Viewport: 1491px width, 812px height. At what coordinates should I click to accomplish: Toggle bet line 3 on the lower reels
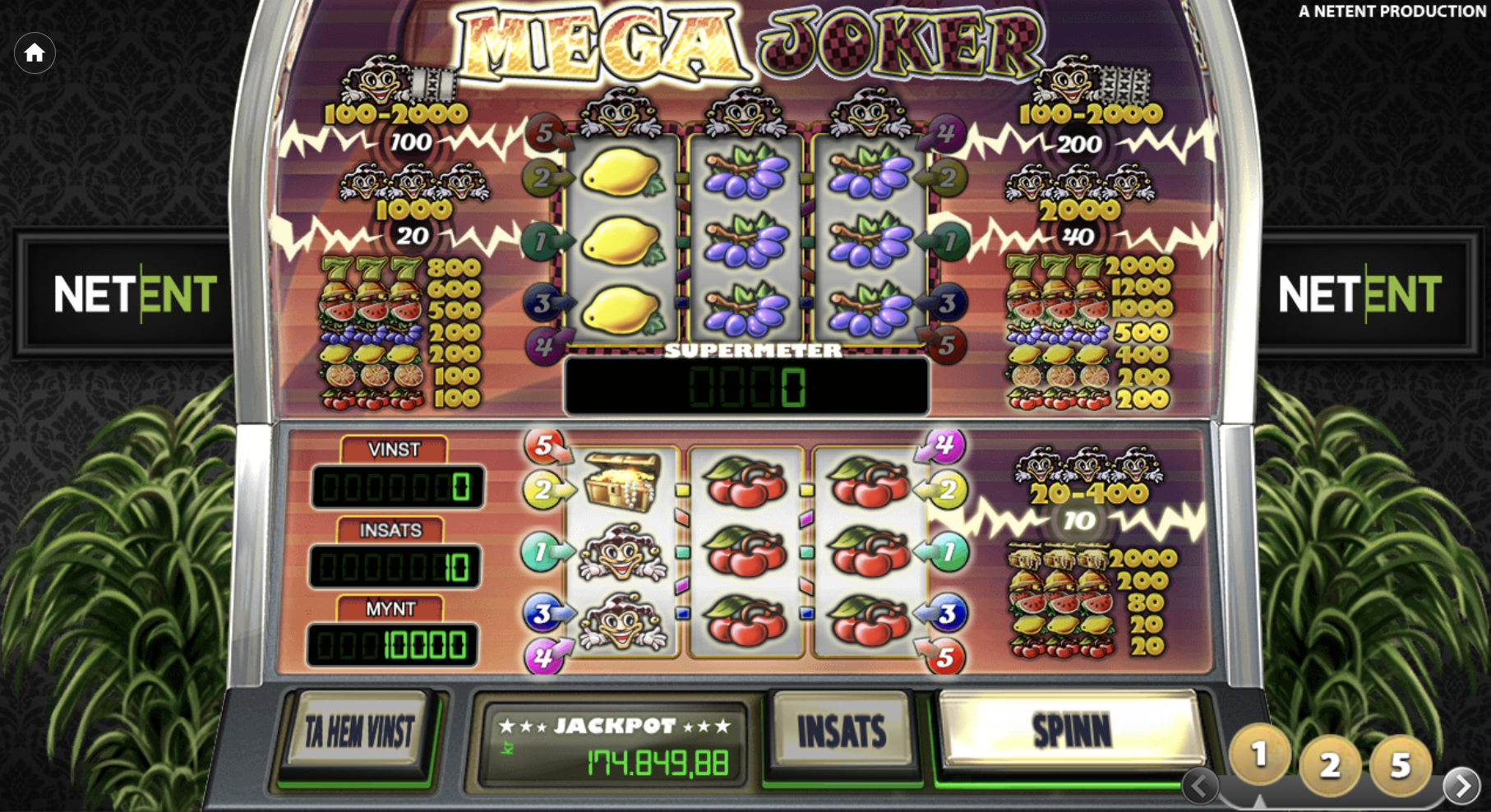[x=540, y=608]
